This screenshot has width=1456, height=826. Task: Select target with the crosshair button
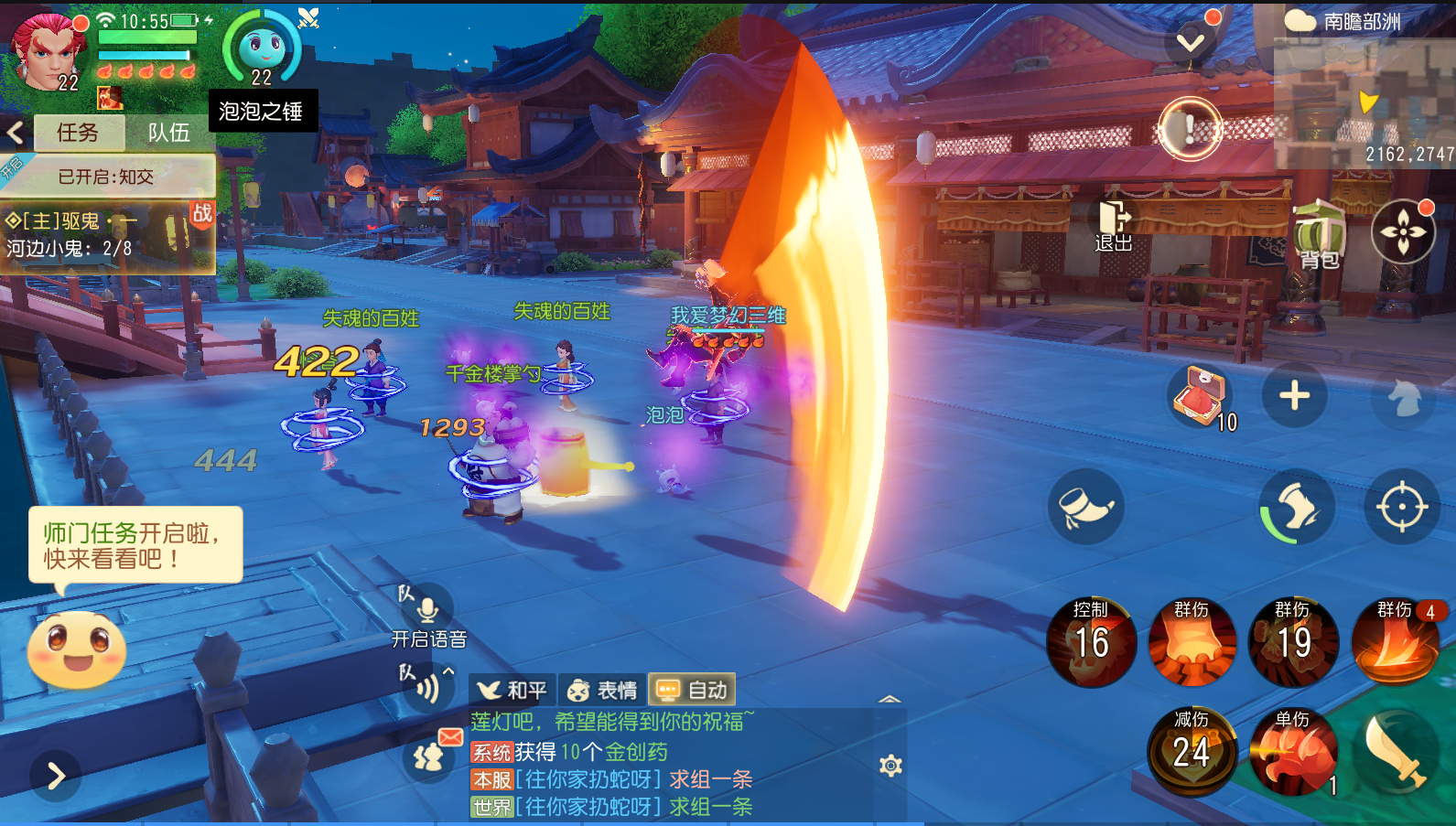click(x=1401, y=506)
